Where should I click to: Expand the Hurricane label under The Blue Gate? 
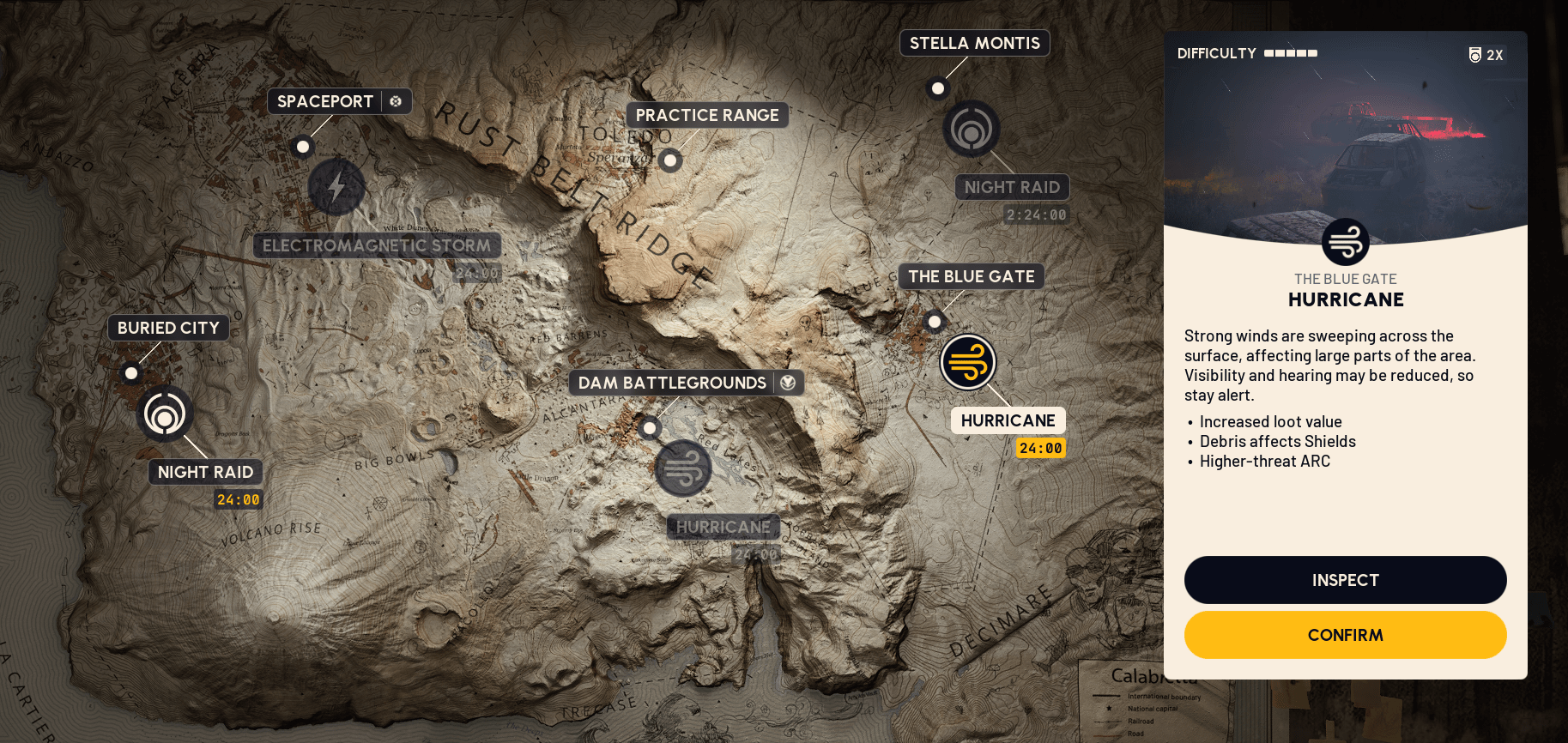tap(1008, 420)
